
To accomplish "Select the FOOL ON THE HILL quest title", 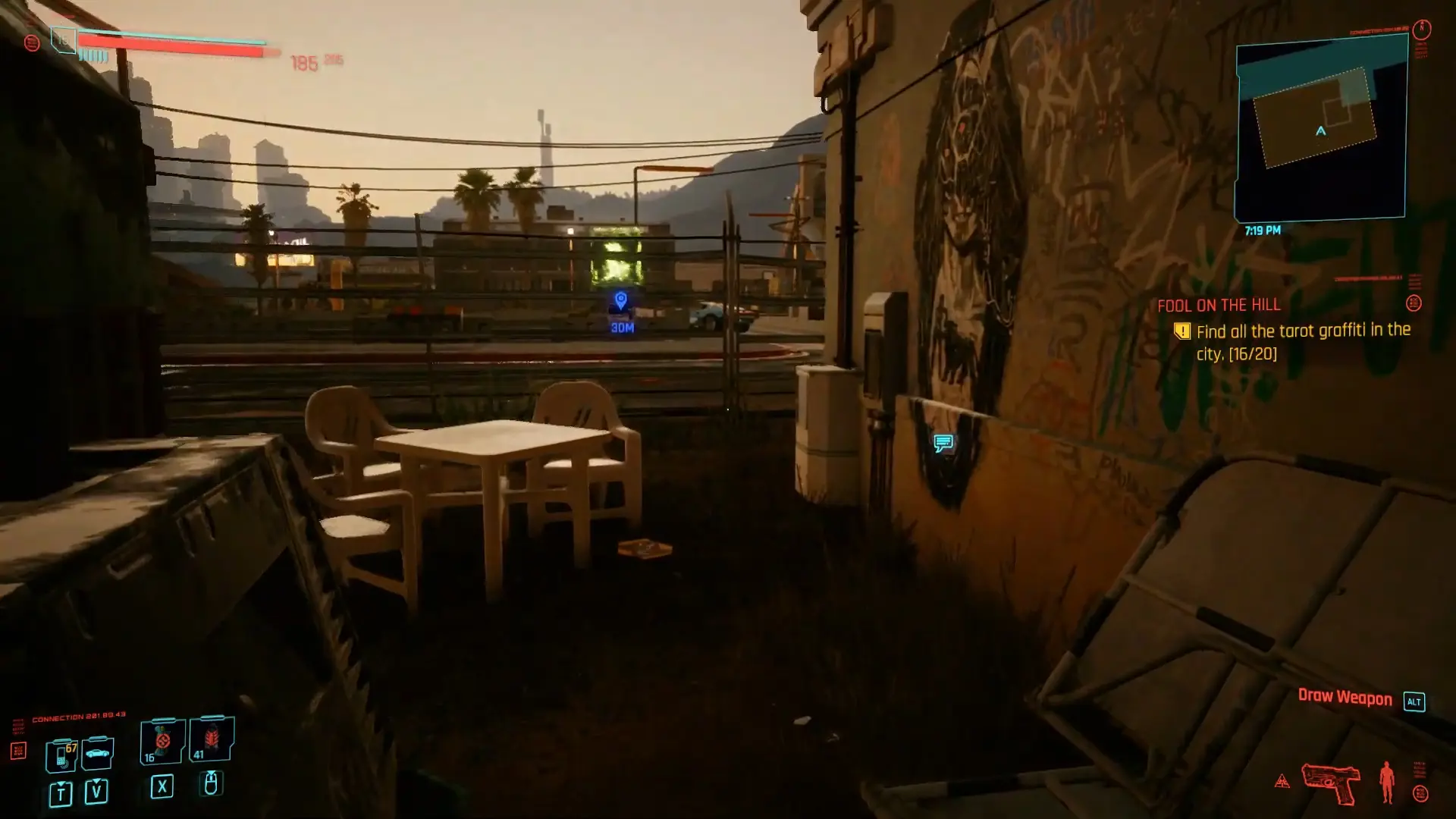I will click(1217, 306).
